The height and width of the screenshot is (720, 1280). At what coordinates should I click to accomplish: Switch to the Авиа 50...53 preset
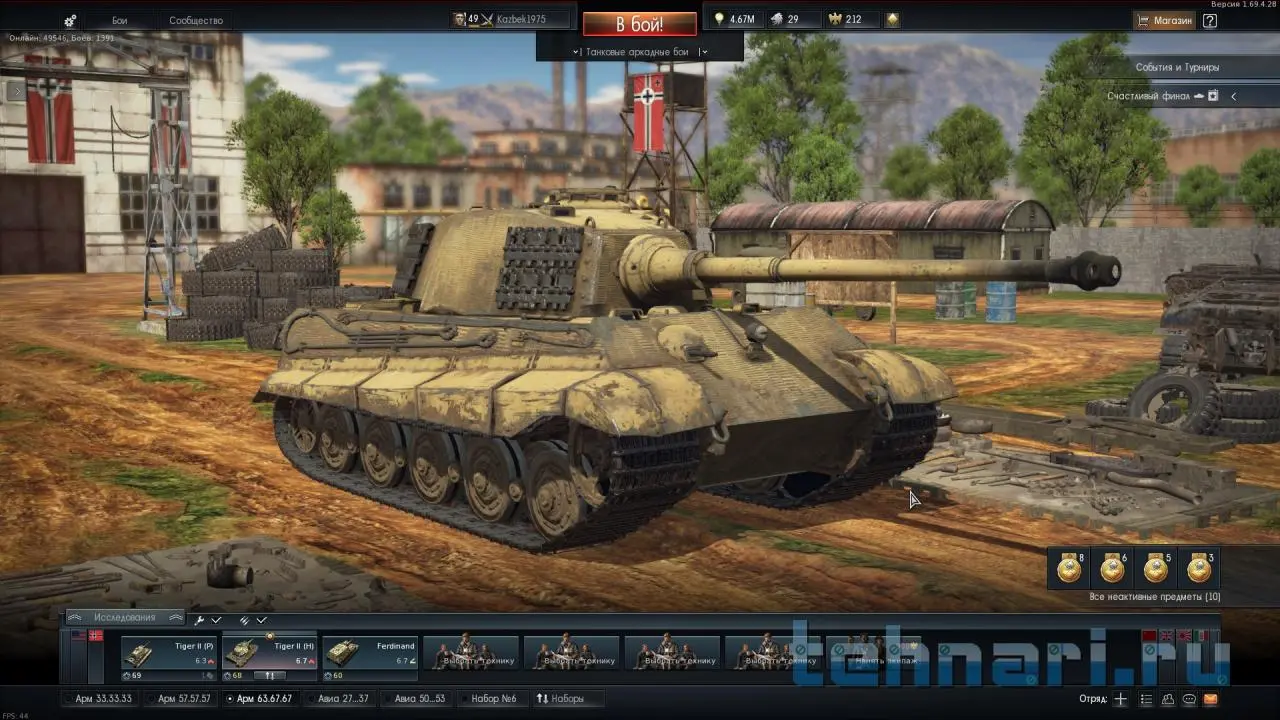[x=419, y=698]
